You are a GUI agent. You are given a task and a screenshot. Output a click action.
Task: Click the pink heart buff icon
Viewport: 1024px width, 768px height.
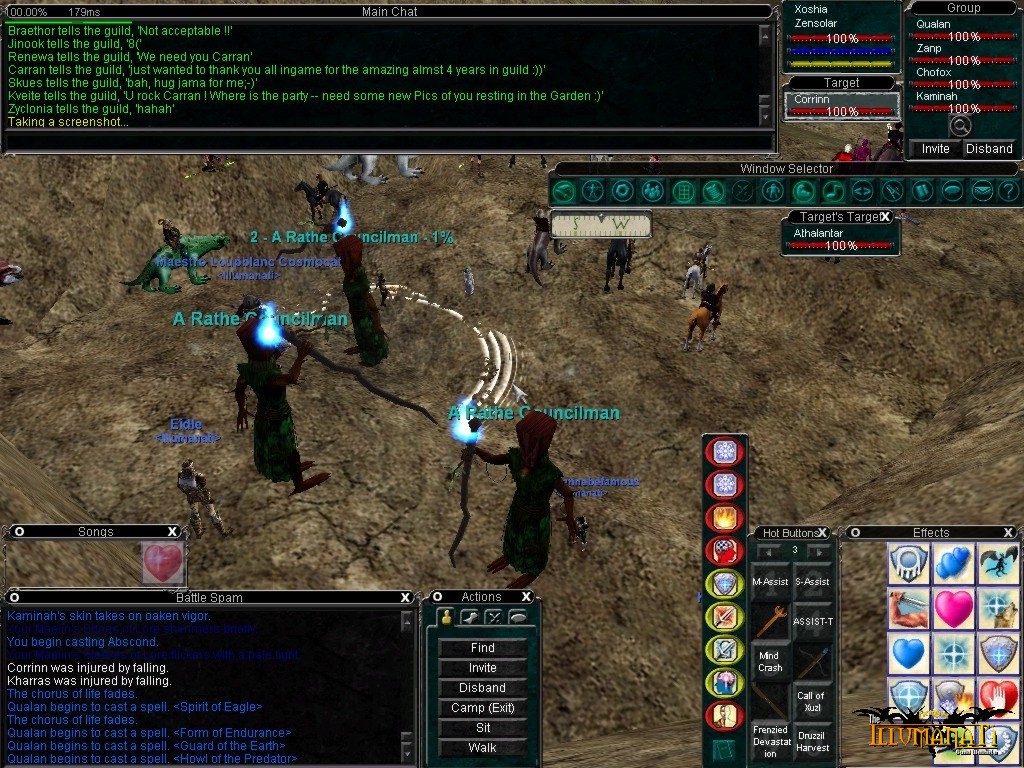tap(953, 609)
